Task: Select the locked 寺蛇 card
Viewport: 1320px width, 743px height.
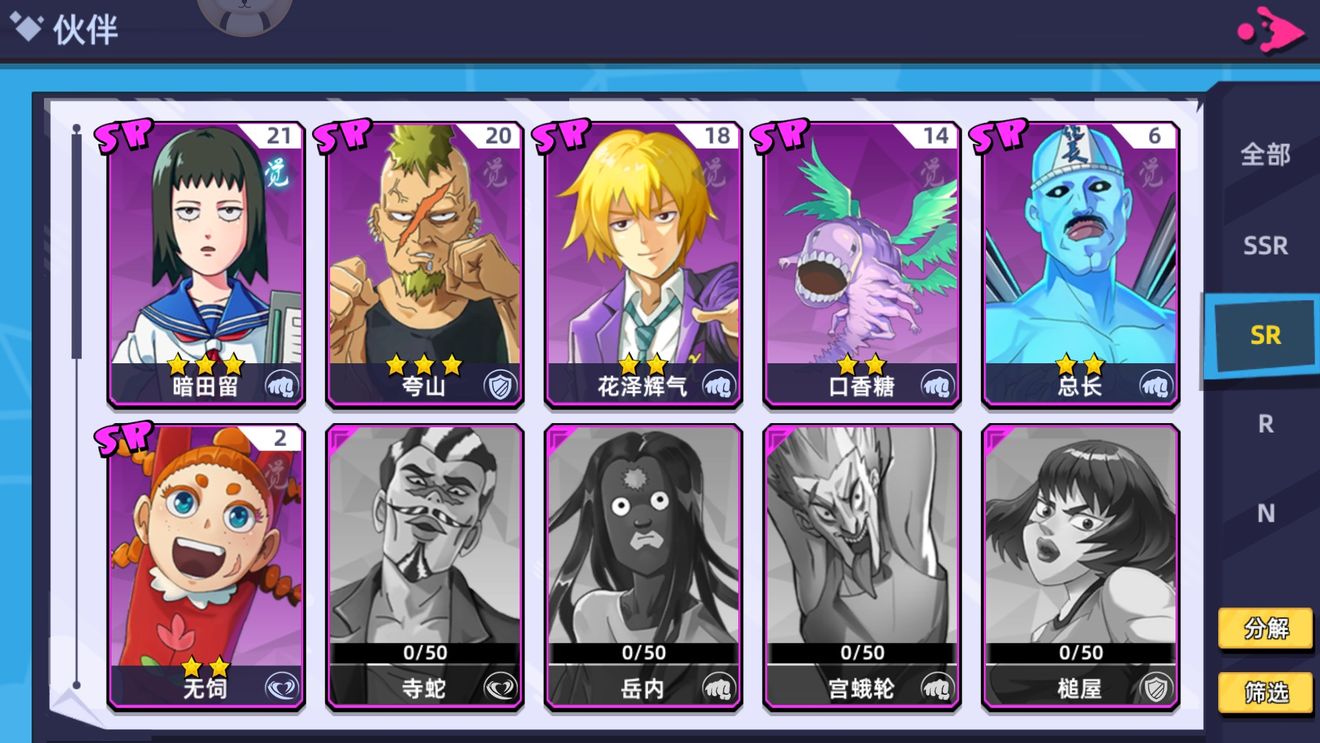Action: [x=424, y=567]
